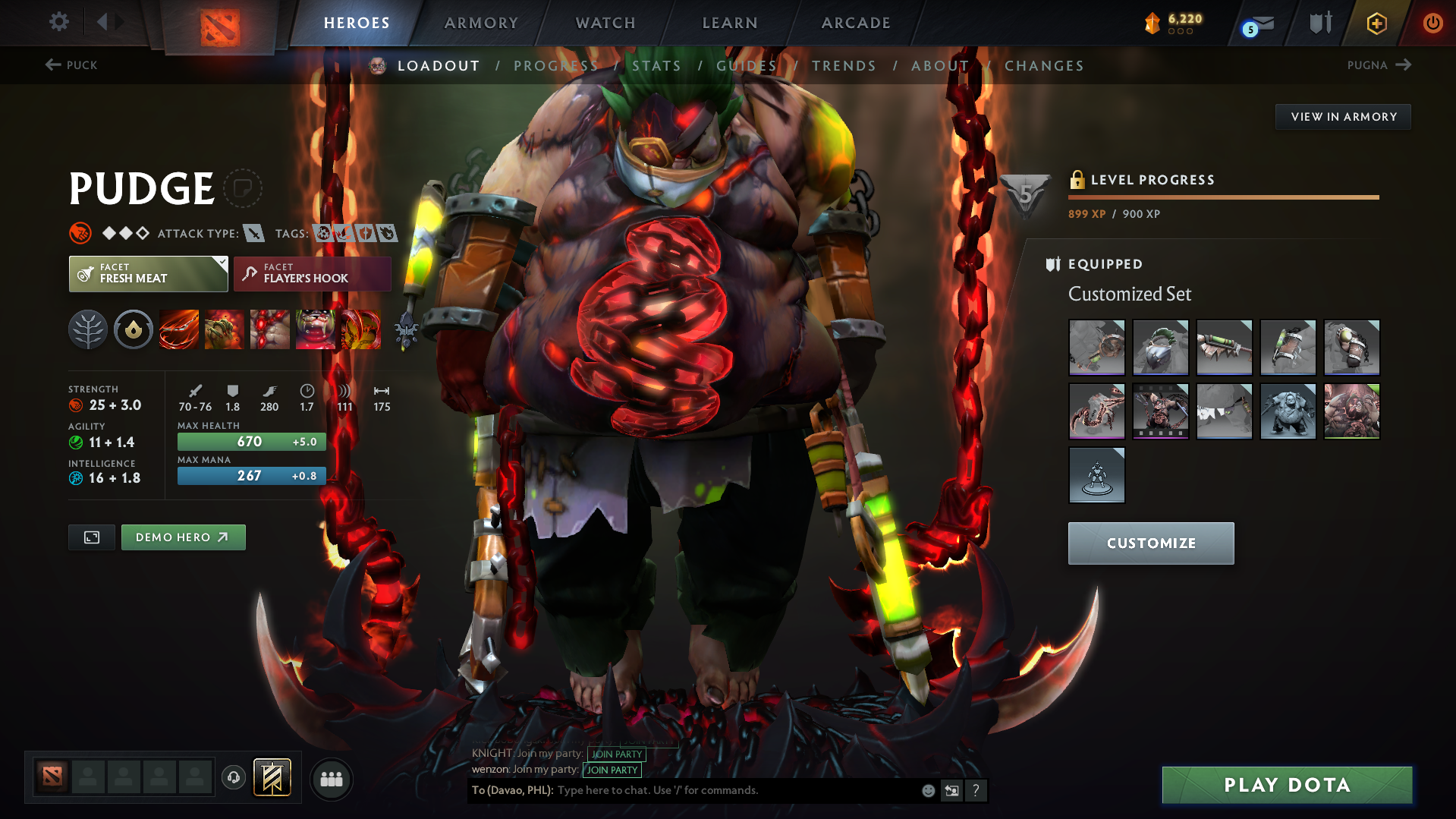Toggle the full-body portrait view button
The height and width of the screenshot is (819, 1456).
tap(91, 537)
